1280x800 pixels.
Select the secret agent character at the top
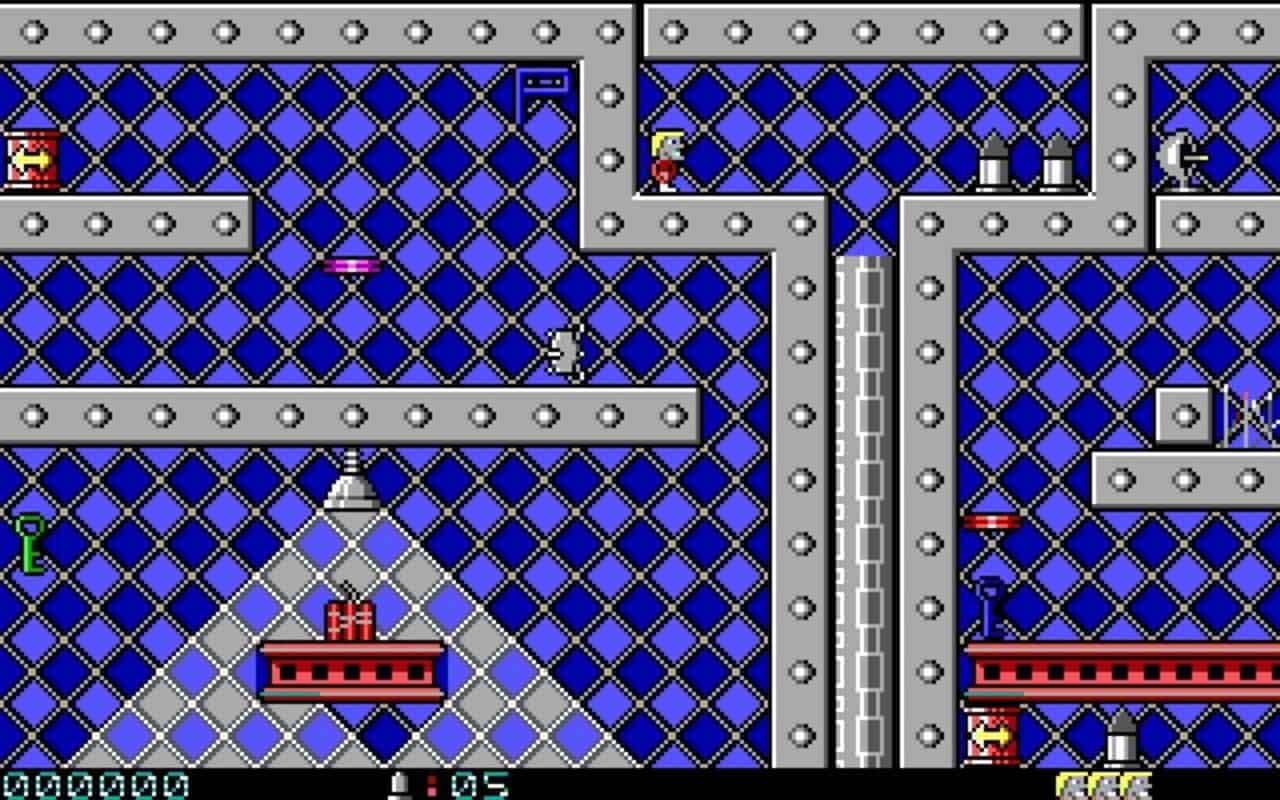tap(667, 153)
